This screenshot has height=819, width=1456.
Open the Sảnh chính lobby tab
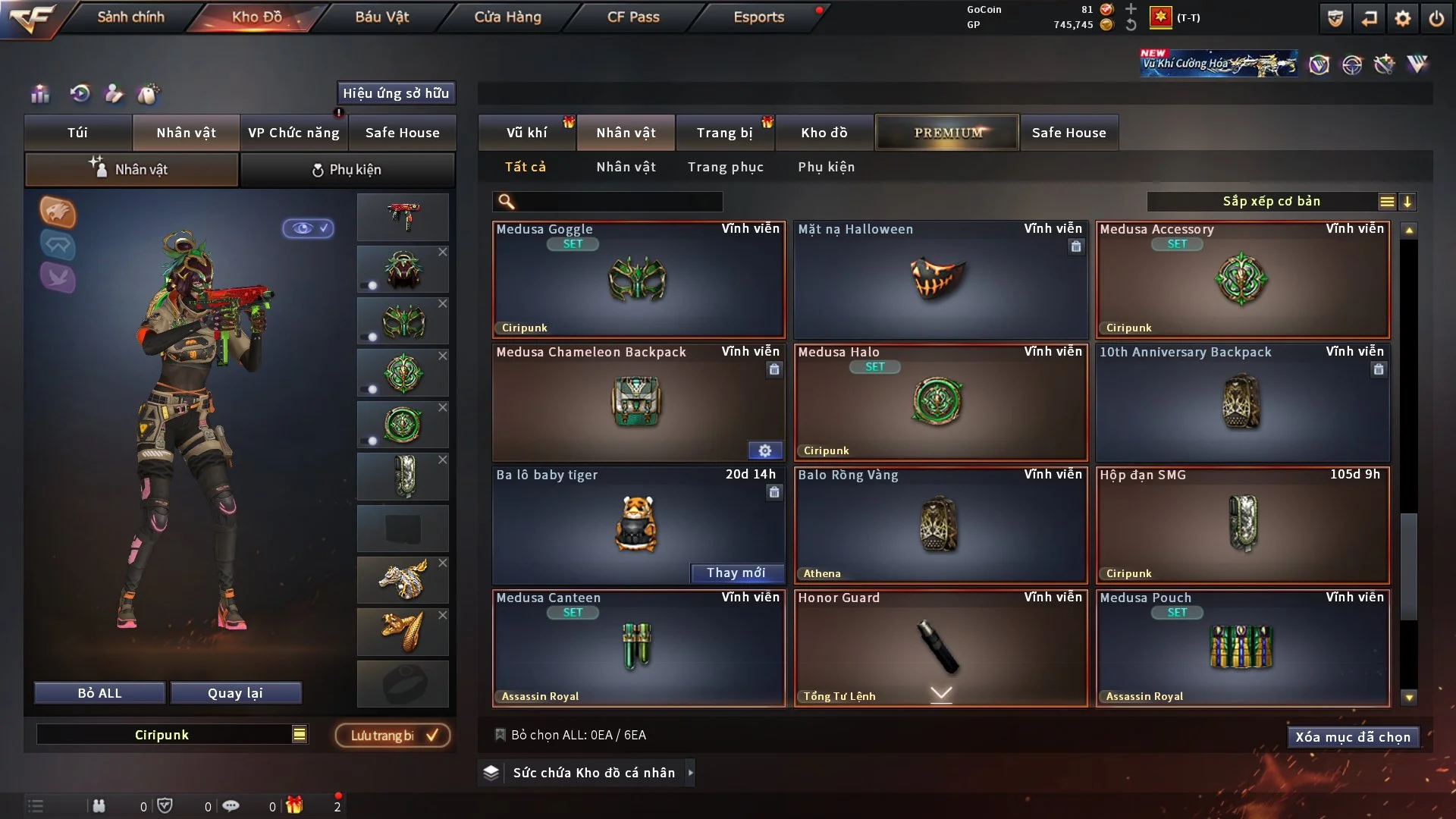130,17
